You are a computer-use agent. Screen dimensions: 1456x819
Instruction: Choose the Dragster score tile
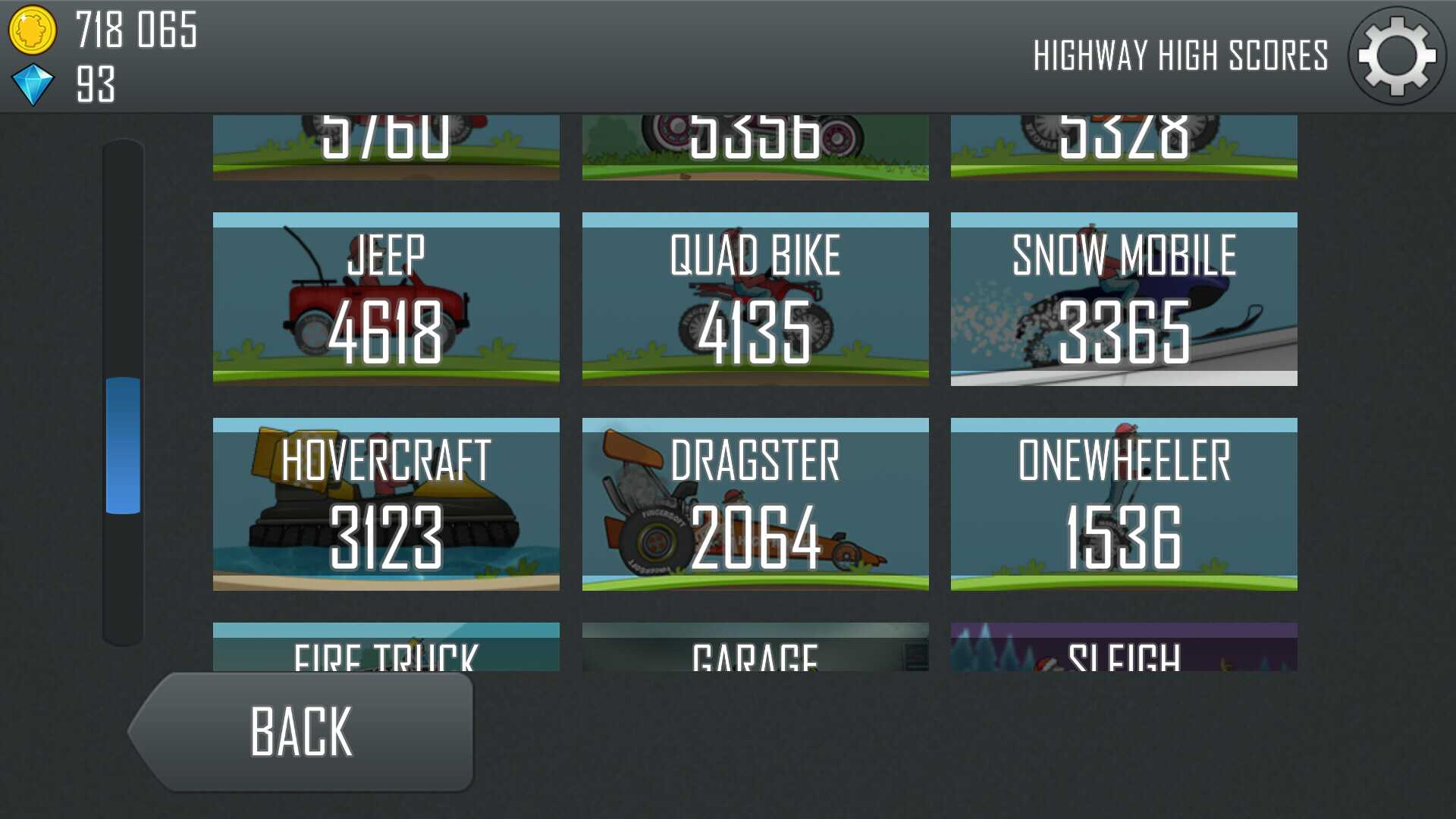pyautogui.click(x=755, y=504)
